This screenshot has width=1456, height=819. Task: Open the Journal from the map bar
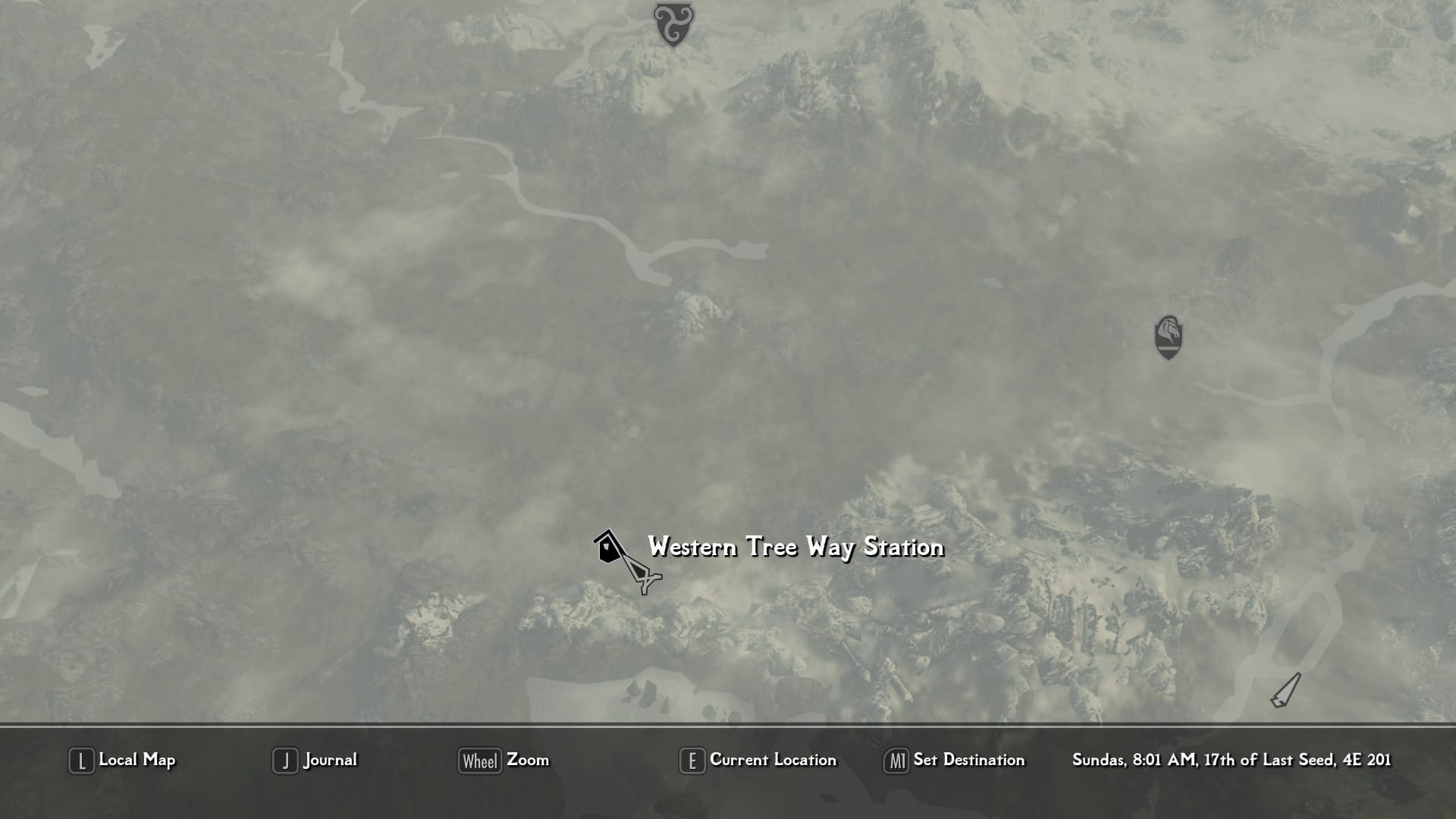click(x=315, y=760)
